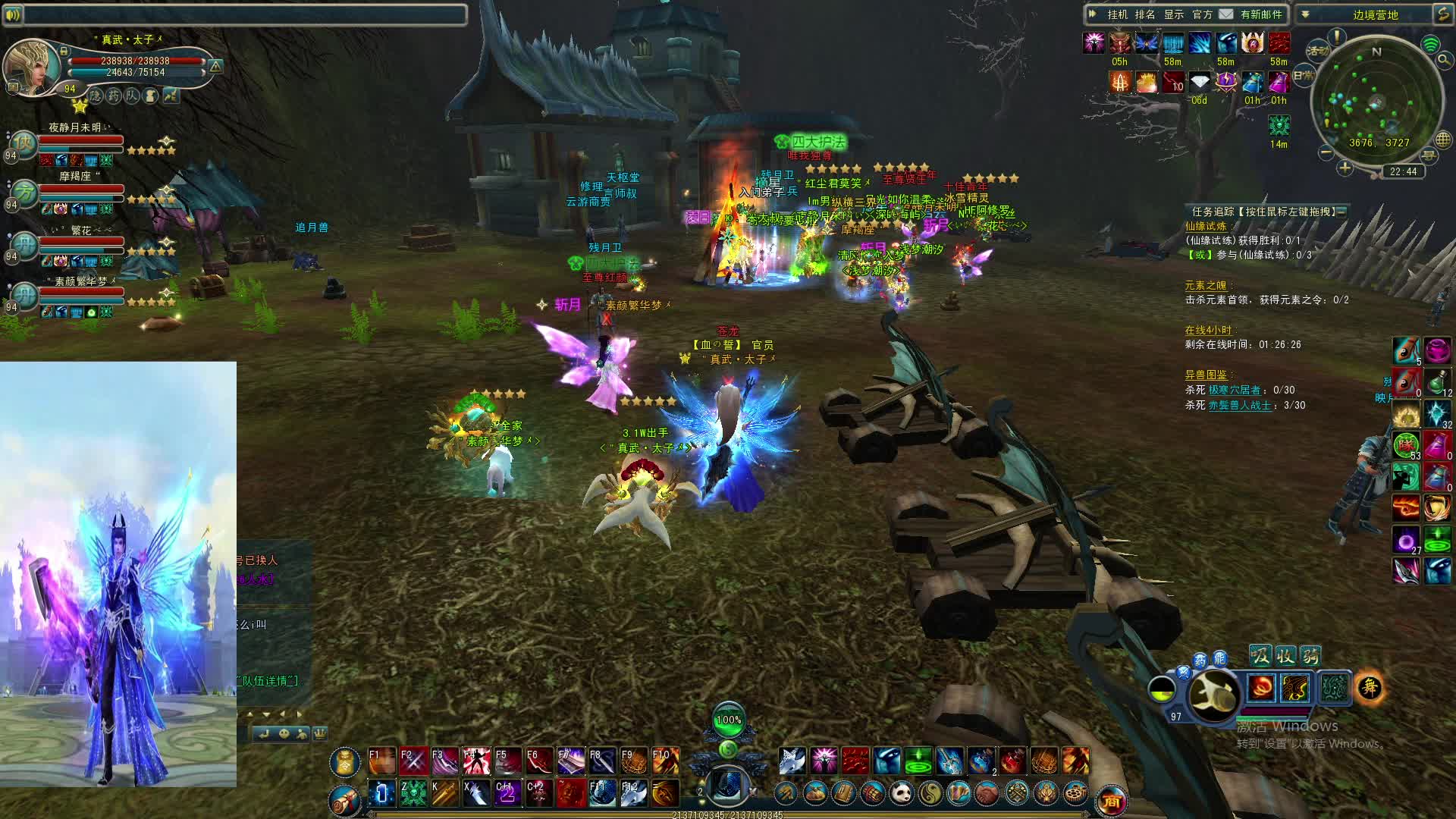Click the 赤髡兽人战士 quest tracker link

coord(1239,405)
